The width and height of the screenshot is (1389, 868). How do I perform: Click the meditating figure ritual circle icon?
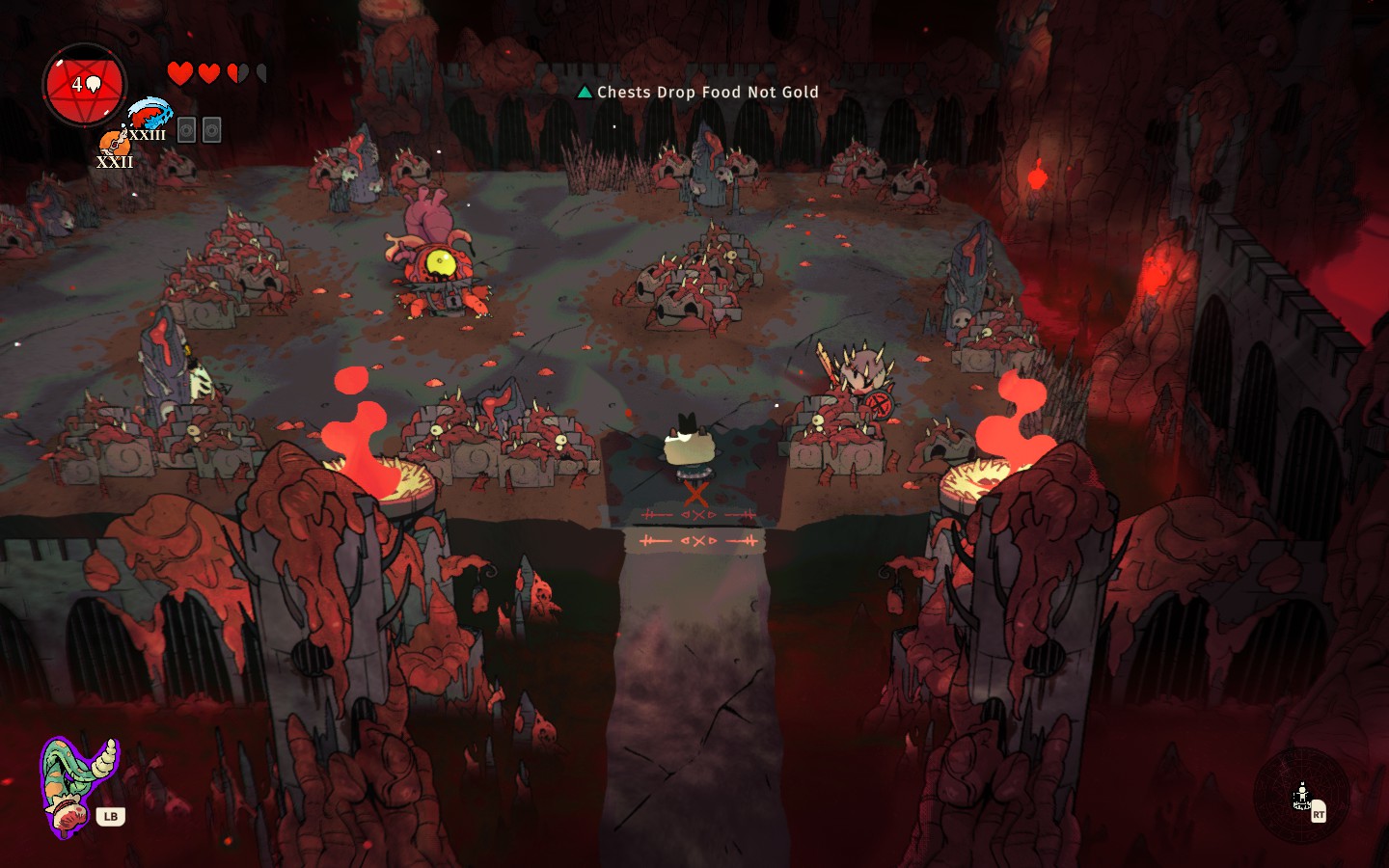point(1301,797)
